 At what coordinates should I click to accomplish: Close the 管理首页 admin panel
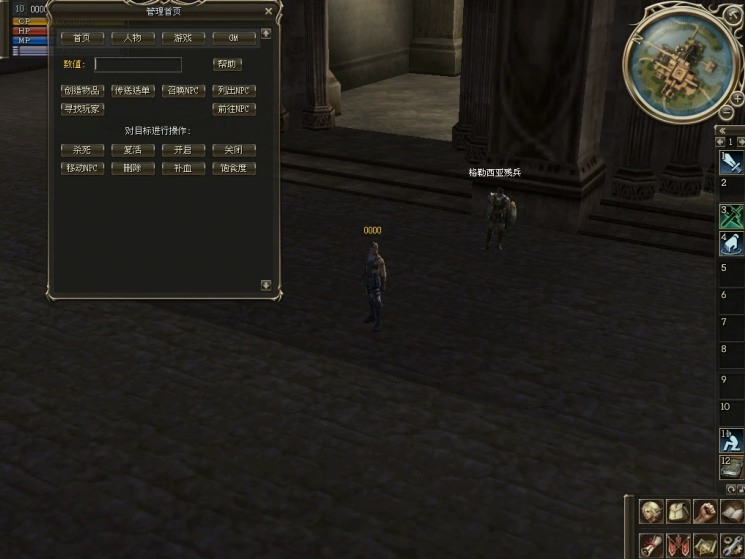[x=268, y=12]
